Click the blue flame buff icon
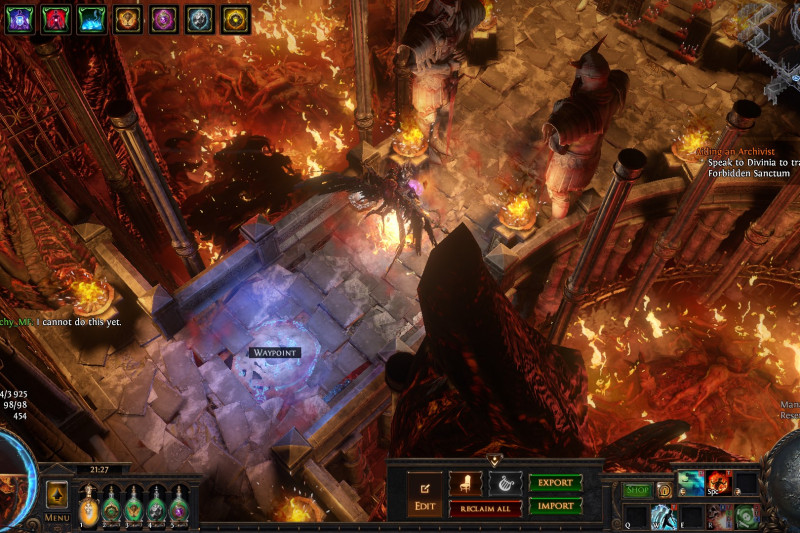The image size is (800, 533). coord(91,18)
